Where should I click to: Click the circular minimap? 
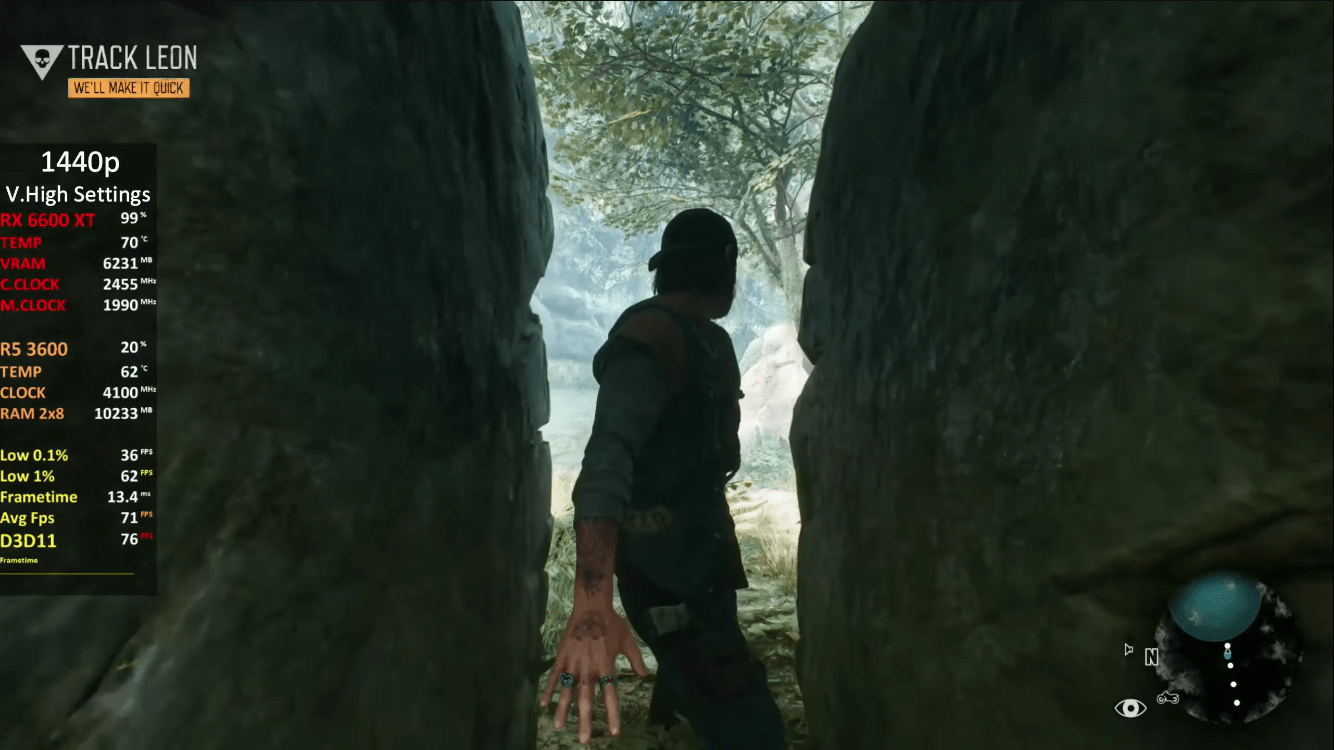tap(1228, 646)
